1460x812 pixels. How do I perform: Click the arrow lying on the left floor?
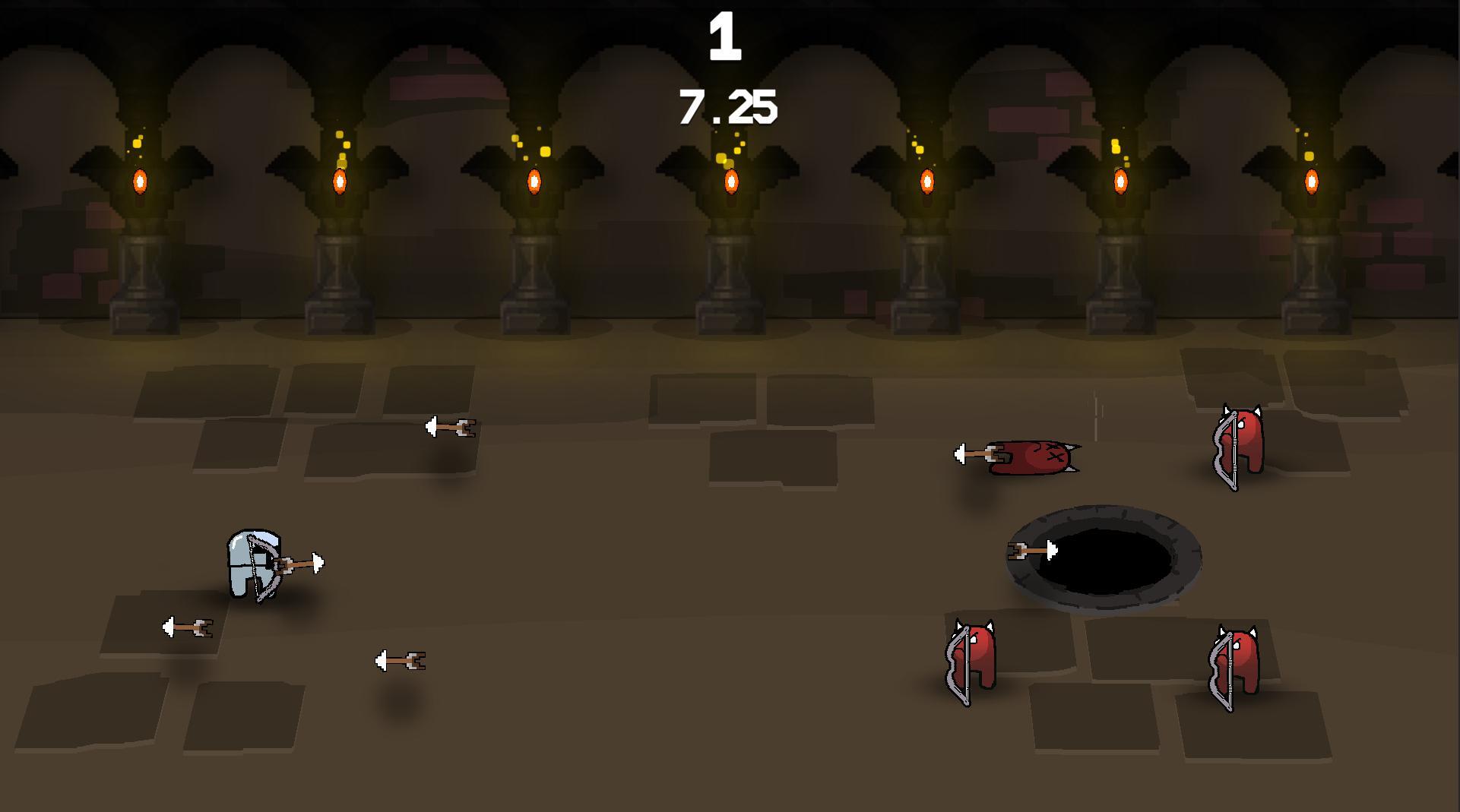(x=186, y=627)
